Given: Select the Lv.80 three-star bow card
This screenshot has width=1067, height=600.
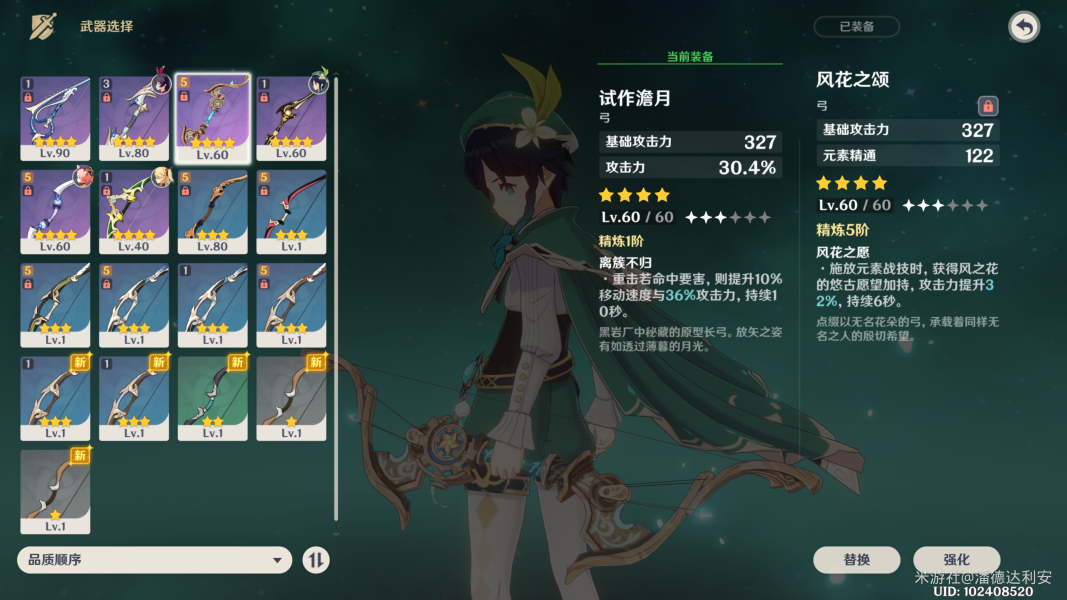Looking at the screenshot, I should (212, 211).
